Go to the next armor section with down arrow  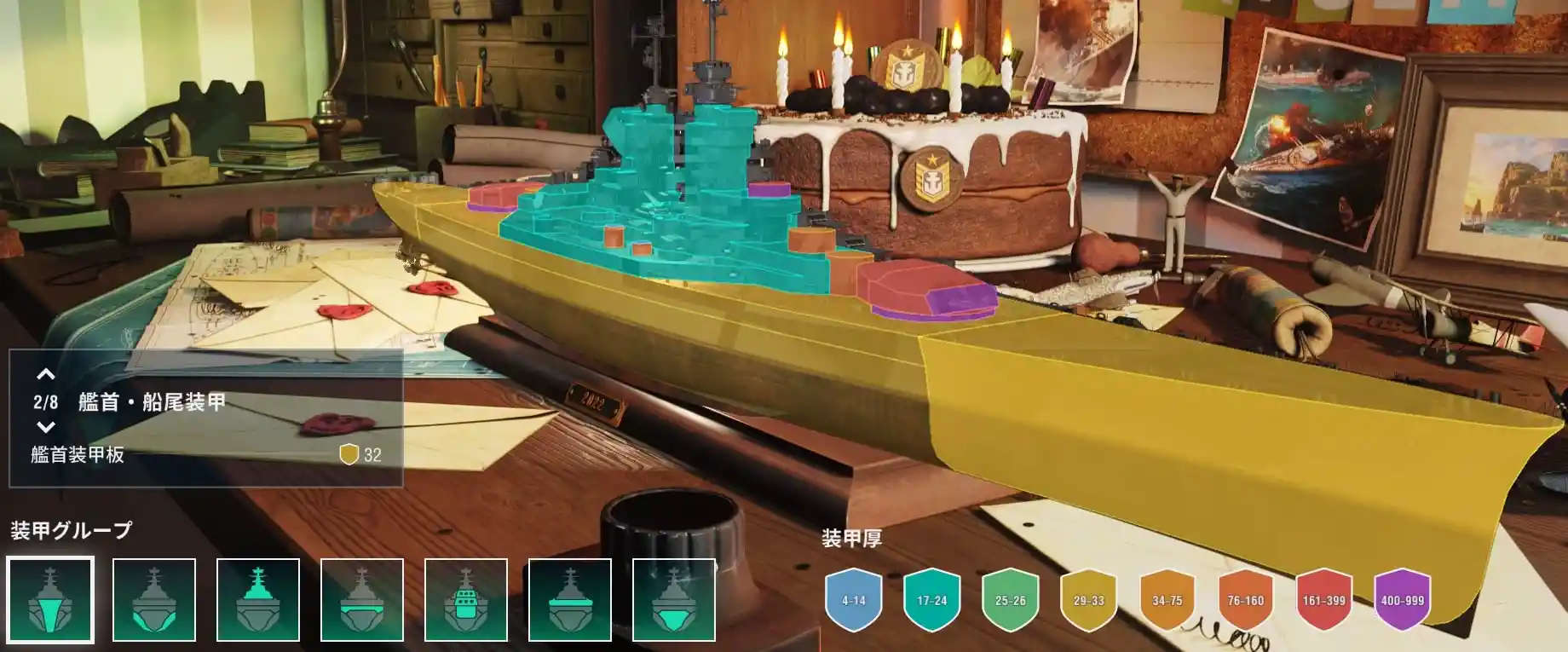pyautogui.click(x=46, y=427)
